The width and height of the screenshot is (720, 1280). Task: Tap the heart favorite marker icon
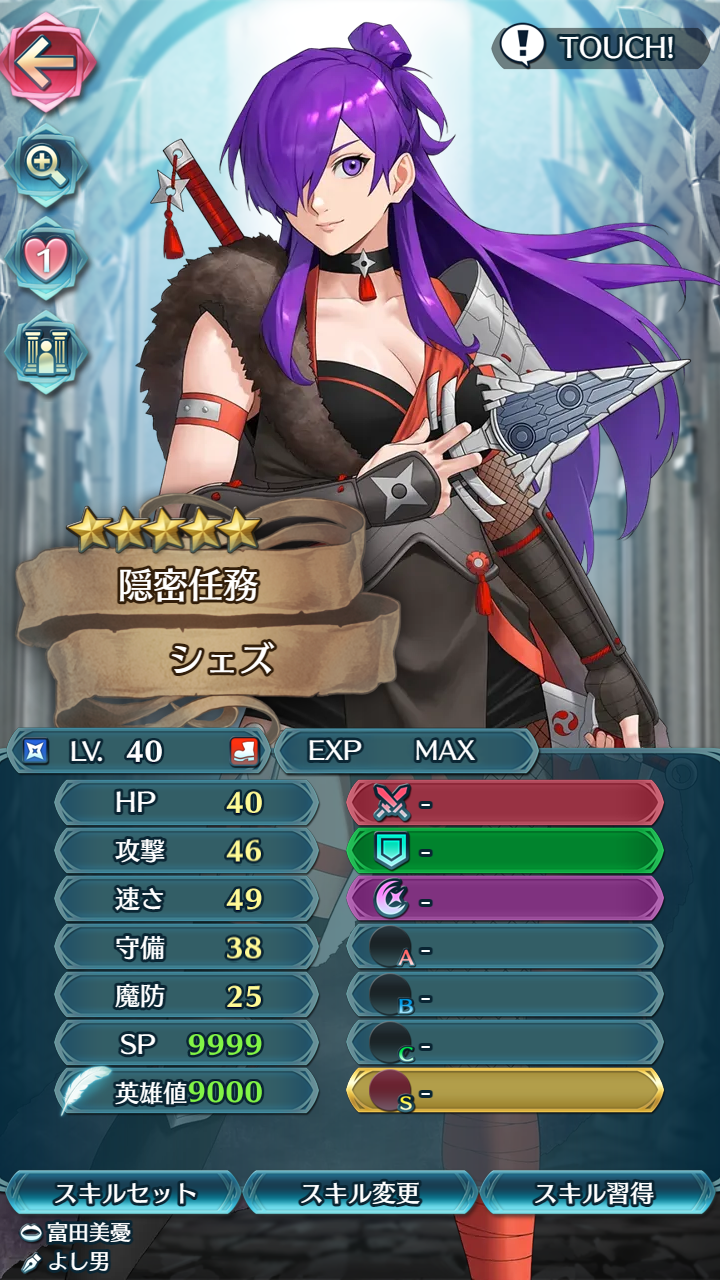pyautogui.click(x=45, y=257)
